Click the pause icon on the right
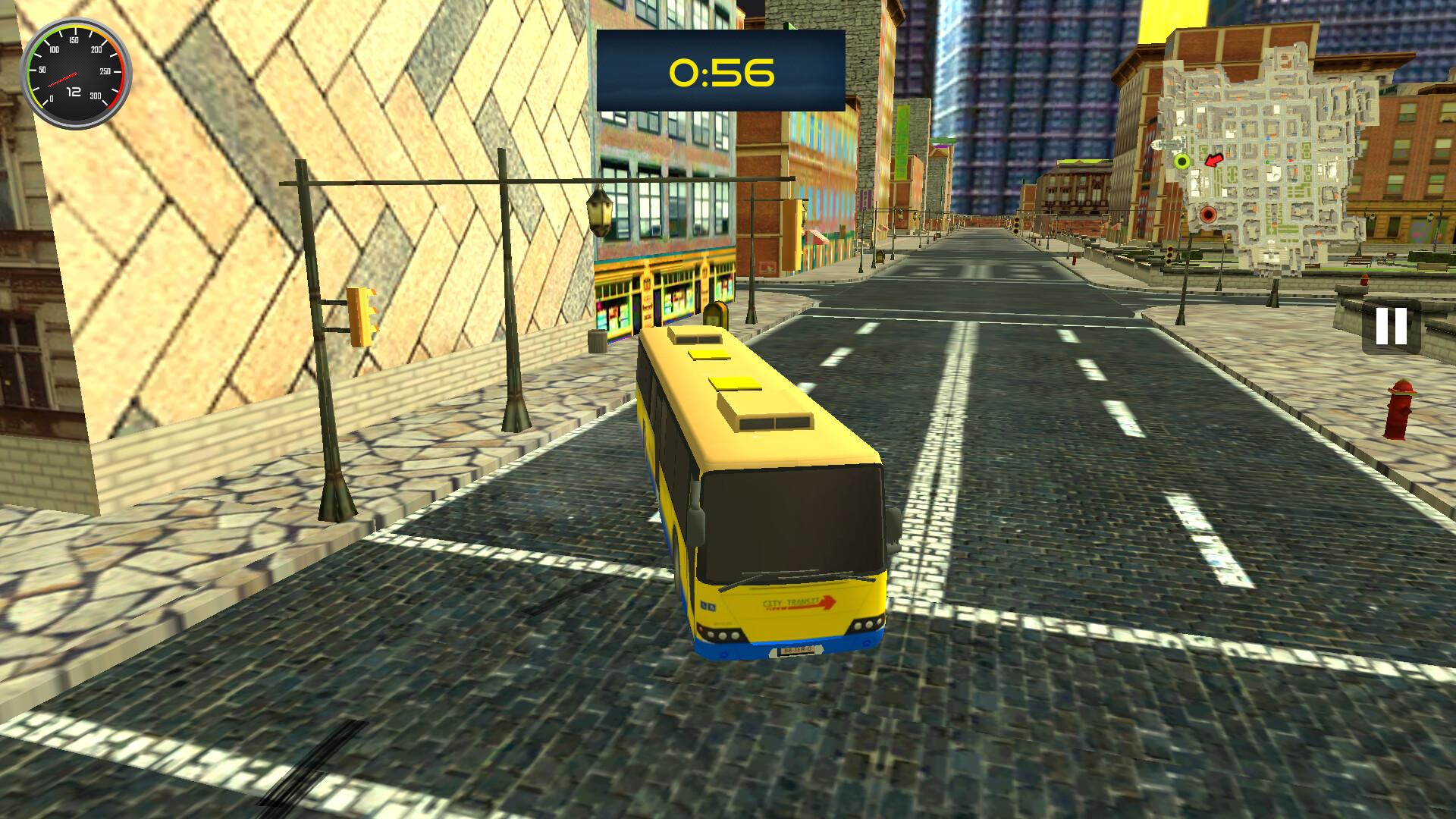Image resolution: width=1456 pixels, height=819 pixels. pyautogui.click(x=1392, y=326)
